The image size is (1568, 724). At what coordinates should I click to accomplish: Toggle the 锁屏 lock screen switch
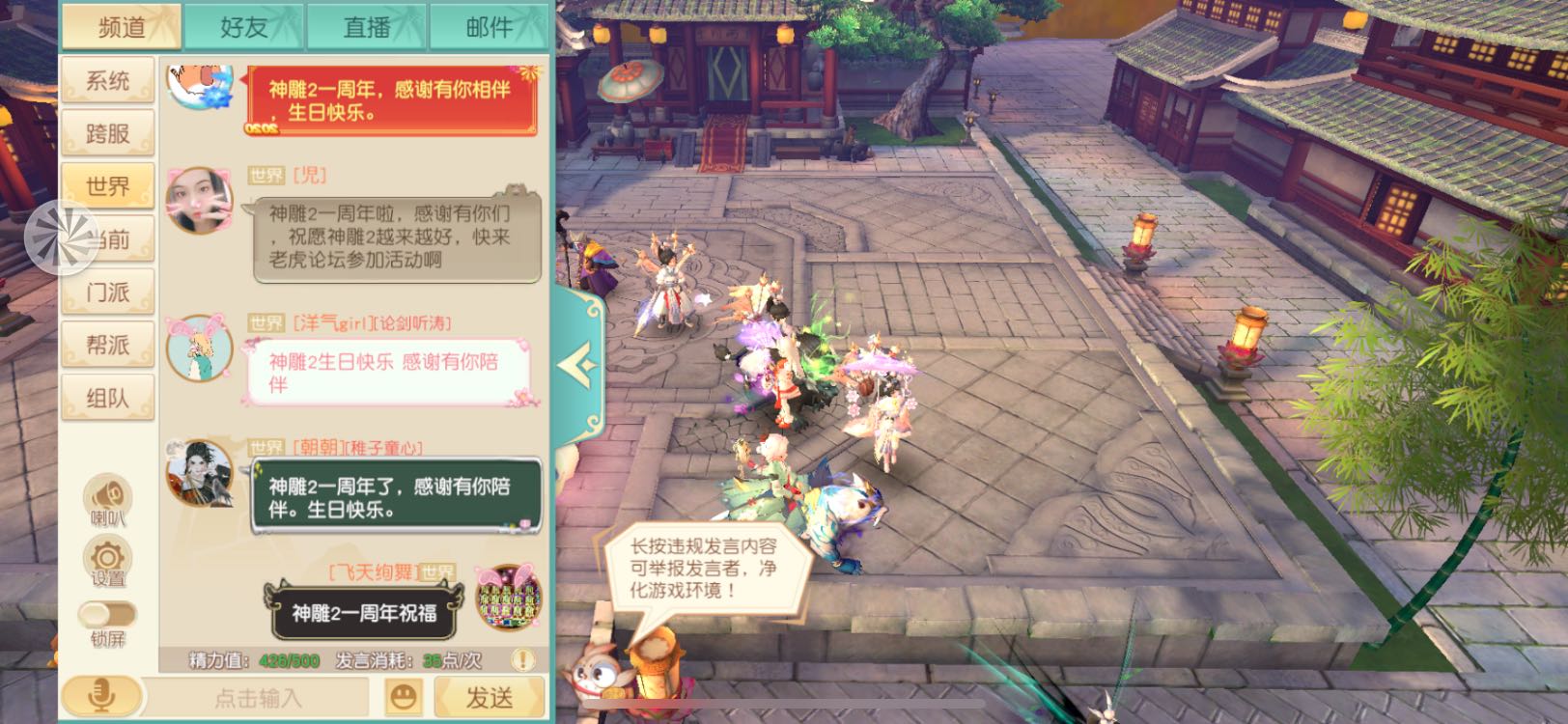(x=108, y=612)
